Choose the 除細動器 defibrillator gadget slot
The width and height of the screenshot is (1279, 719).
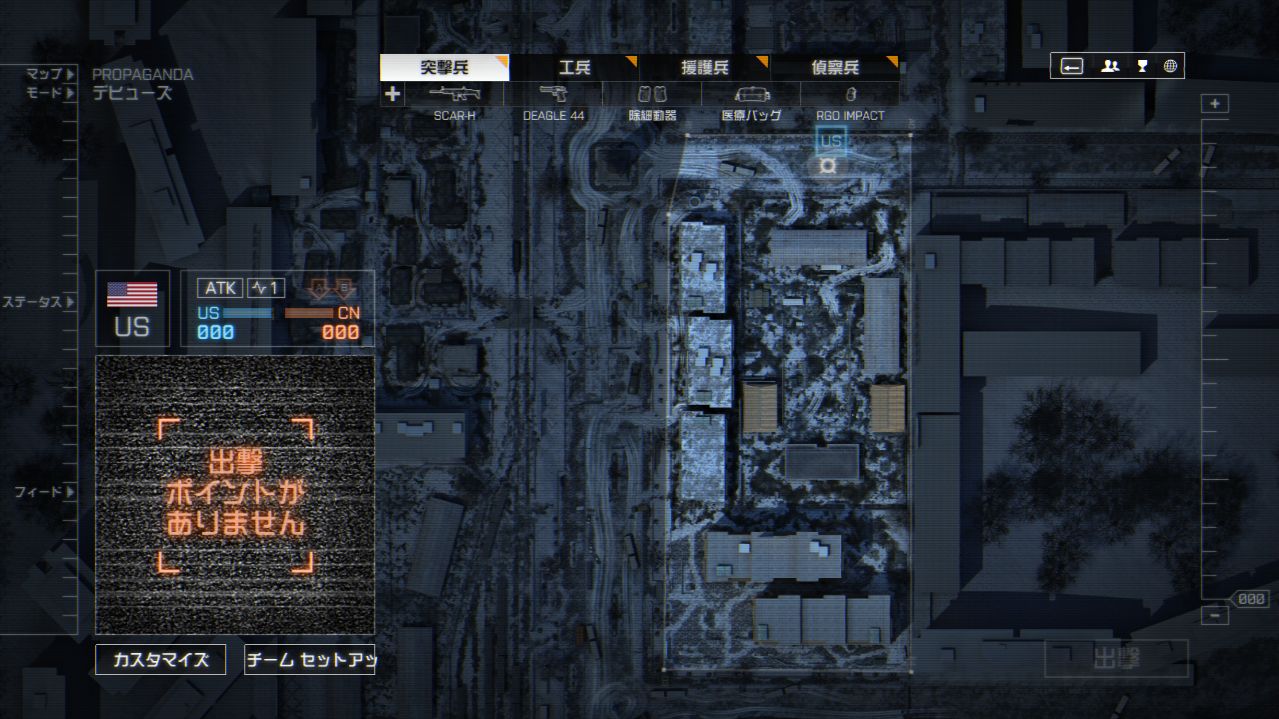tap(652, 95)
